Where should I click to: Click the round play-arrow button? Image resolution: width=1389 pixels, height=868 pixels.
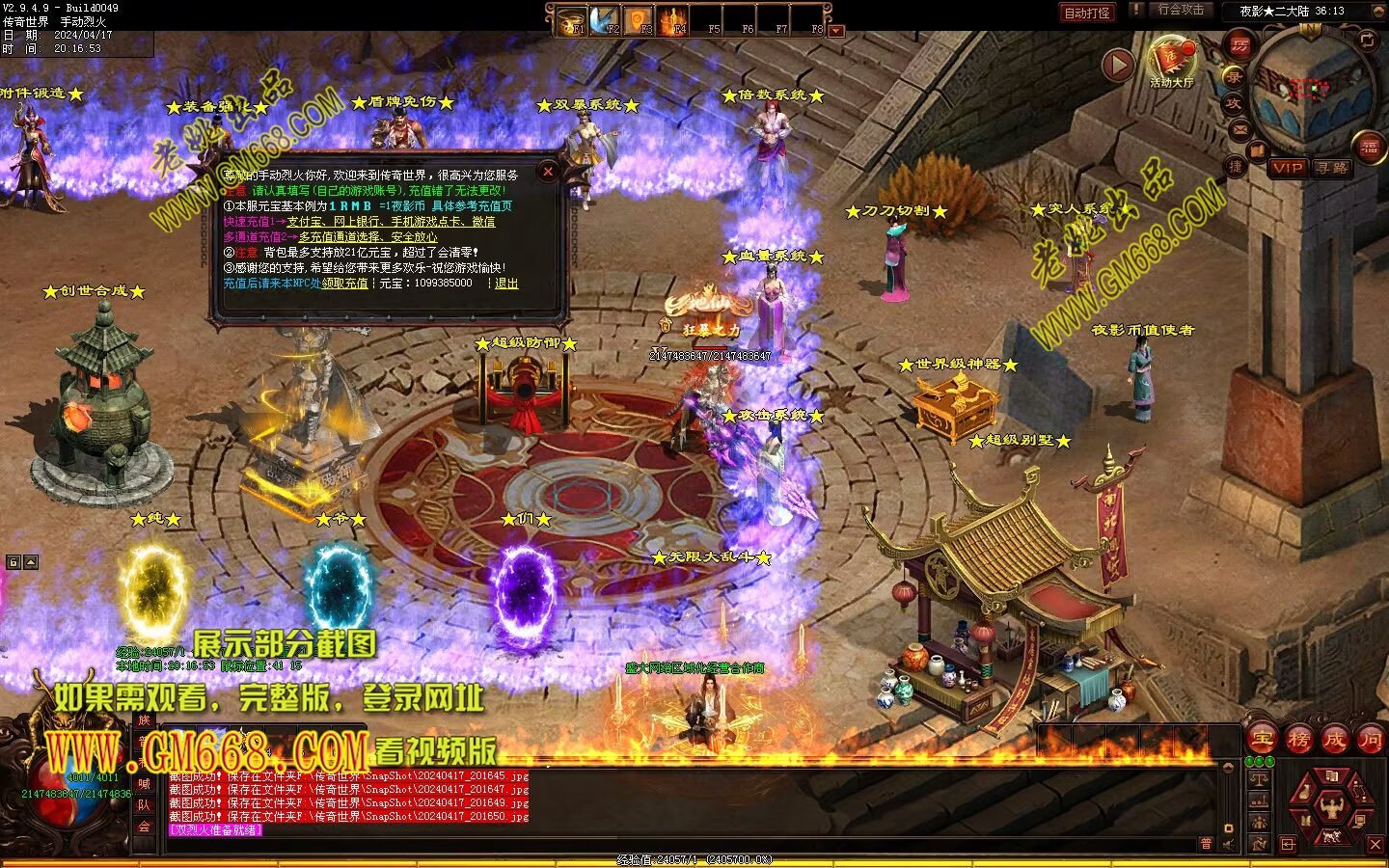pos(1117,65)
